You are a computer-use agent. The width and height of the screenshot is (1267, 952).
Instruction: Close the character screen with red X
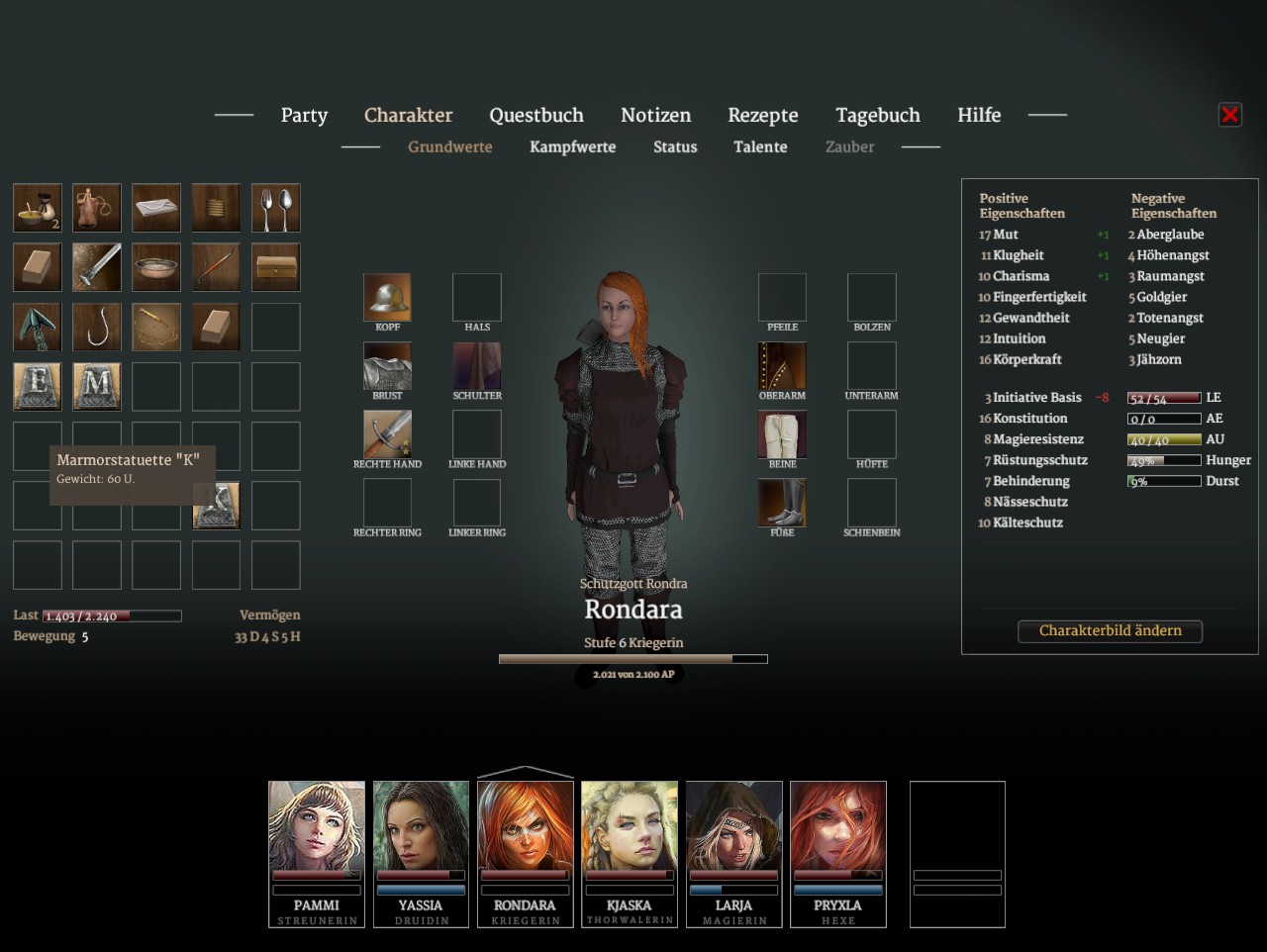(1230, 115)
